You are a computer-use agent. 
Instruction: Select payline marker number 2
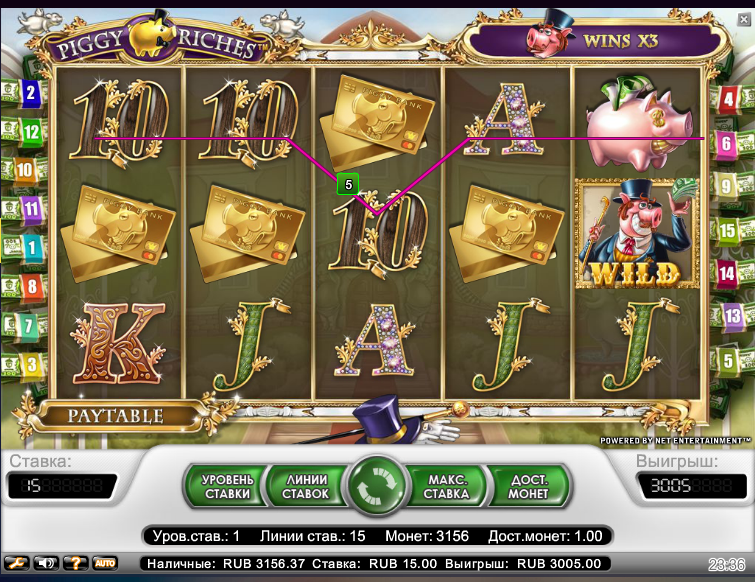30,95
